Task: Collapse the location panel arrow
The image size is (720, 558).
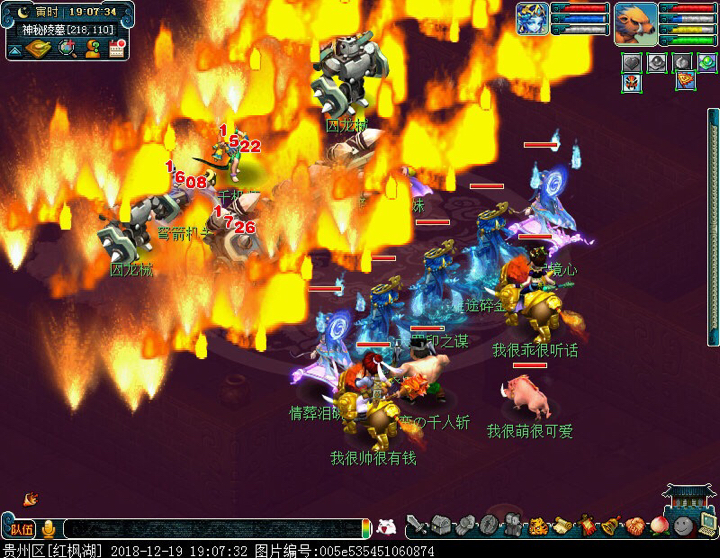Action: click(14, 49)
